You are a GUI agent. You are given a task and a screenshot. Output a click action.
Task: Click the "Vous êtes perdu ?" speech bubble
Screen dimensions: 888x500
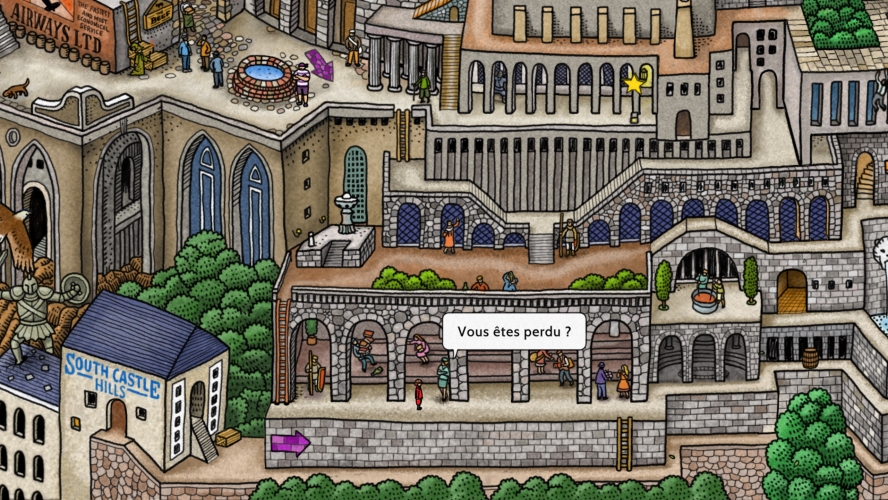(x=514, y=331)
